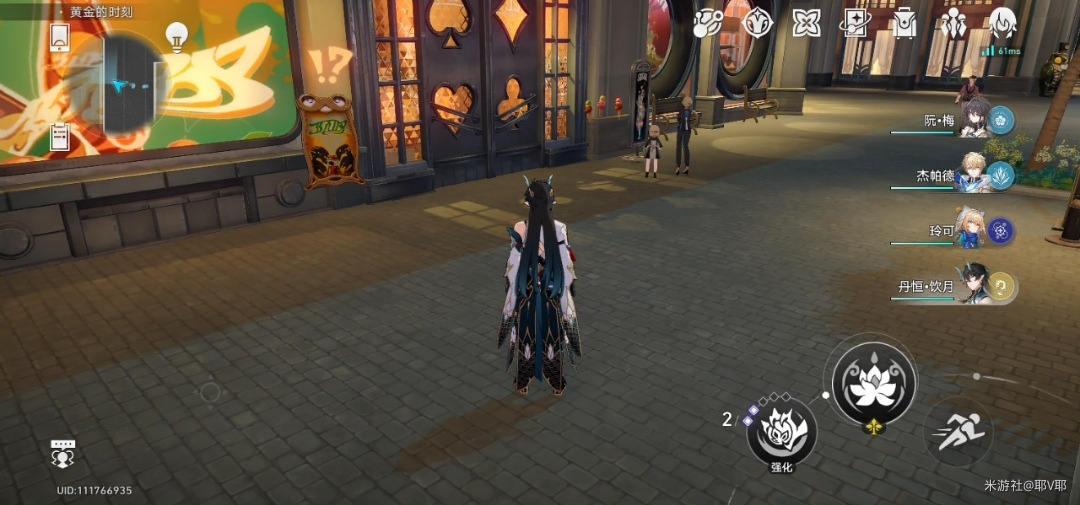This screenshot has width=1080, height=505.
Task: Select Dan Heng Imbibitor Lunae (丹恒•饮月)
Action: coord(975,286)
